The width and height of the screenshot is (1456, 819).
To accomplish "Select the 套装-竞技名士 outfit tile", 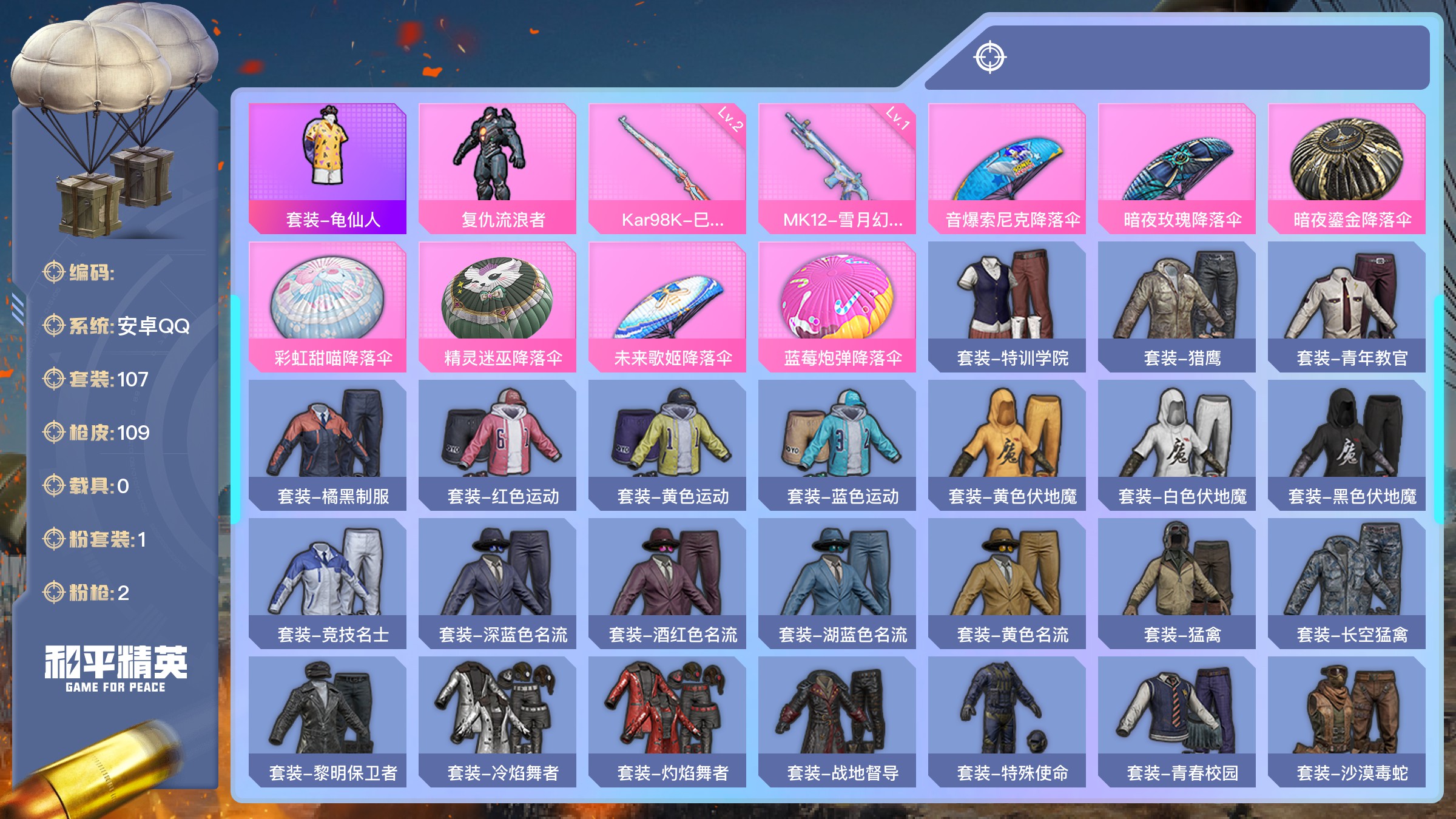I will pyautogui.click(x=328, y=583).
